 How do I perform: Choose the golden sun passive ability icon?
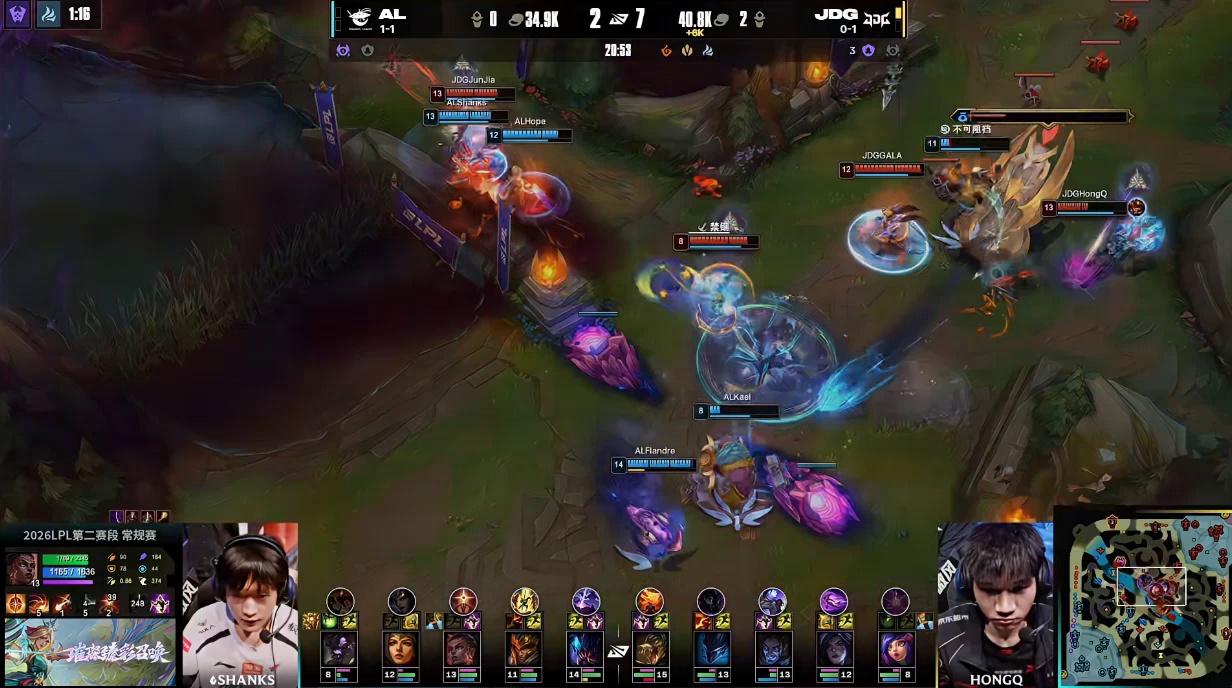click(x=16, y=604)
